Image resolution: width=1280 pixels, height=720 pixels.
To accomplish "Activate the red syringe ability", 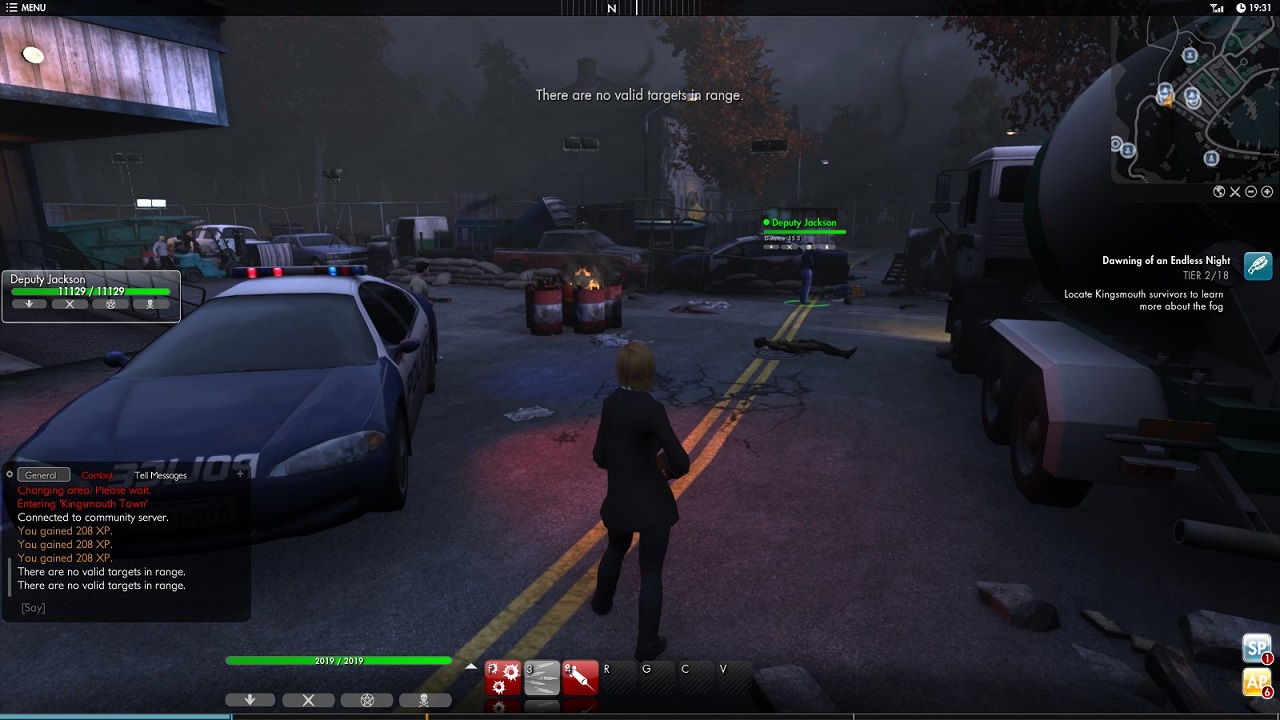I will click(580, 677).
